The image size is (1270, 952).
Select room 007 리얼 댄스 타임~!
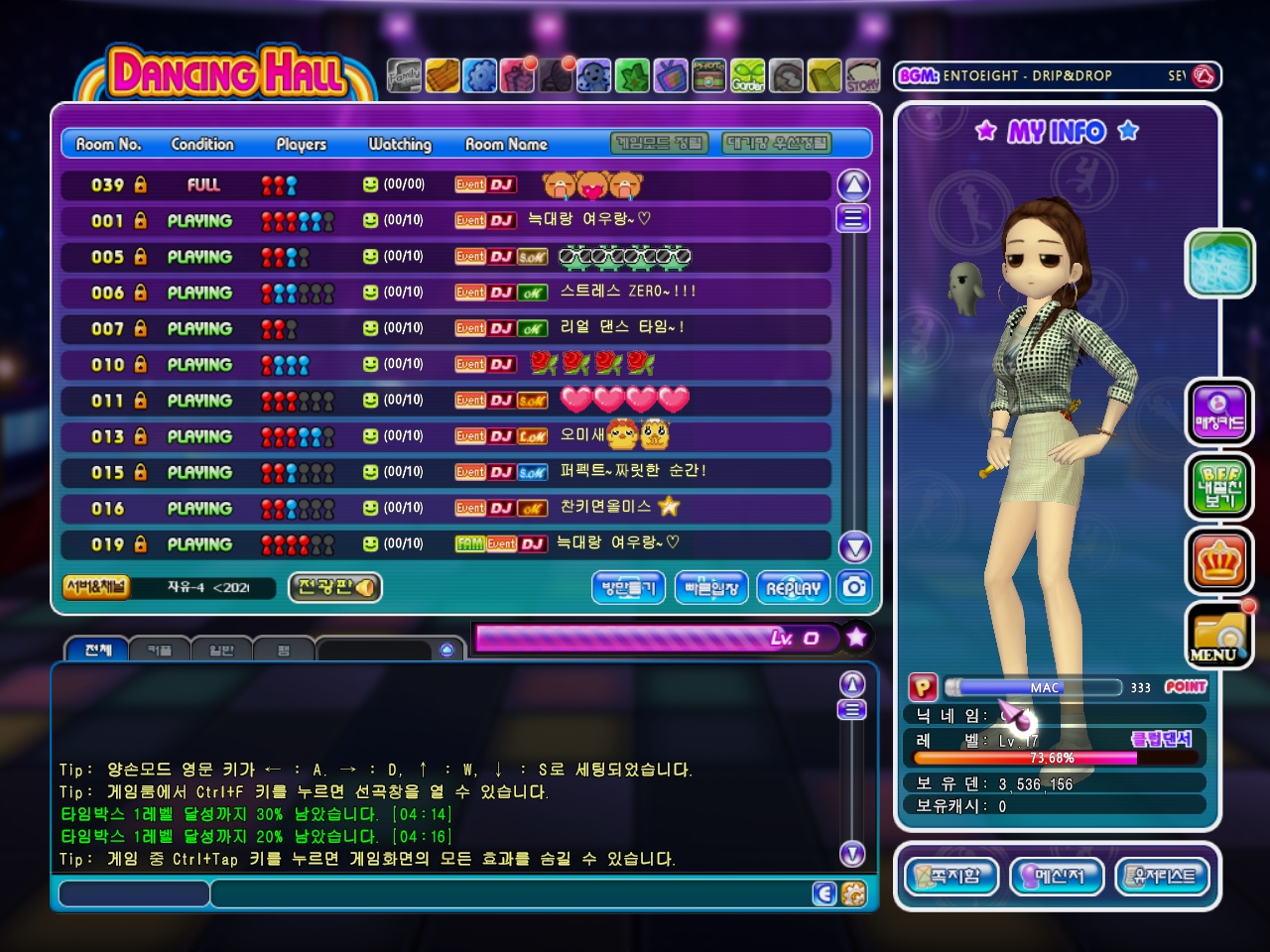(x=445, y=328)
